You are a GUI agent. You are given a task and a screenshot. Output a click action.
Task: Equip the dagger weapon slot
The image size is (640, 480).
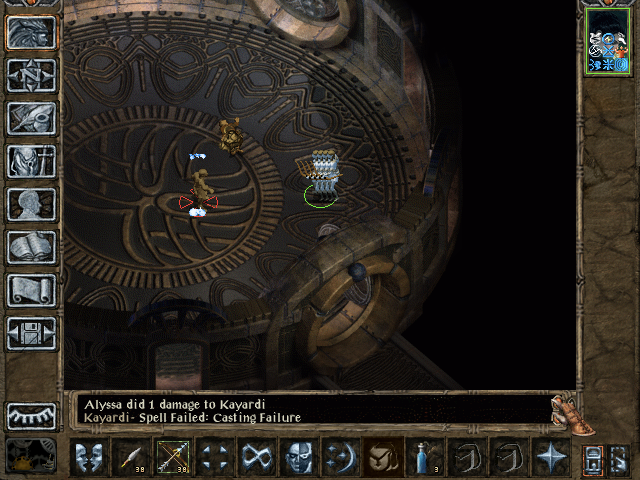point(131,457)
